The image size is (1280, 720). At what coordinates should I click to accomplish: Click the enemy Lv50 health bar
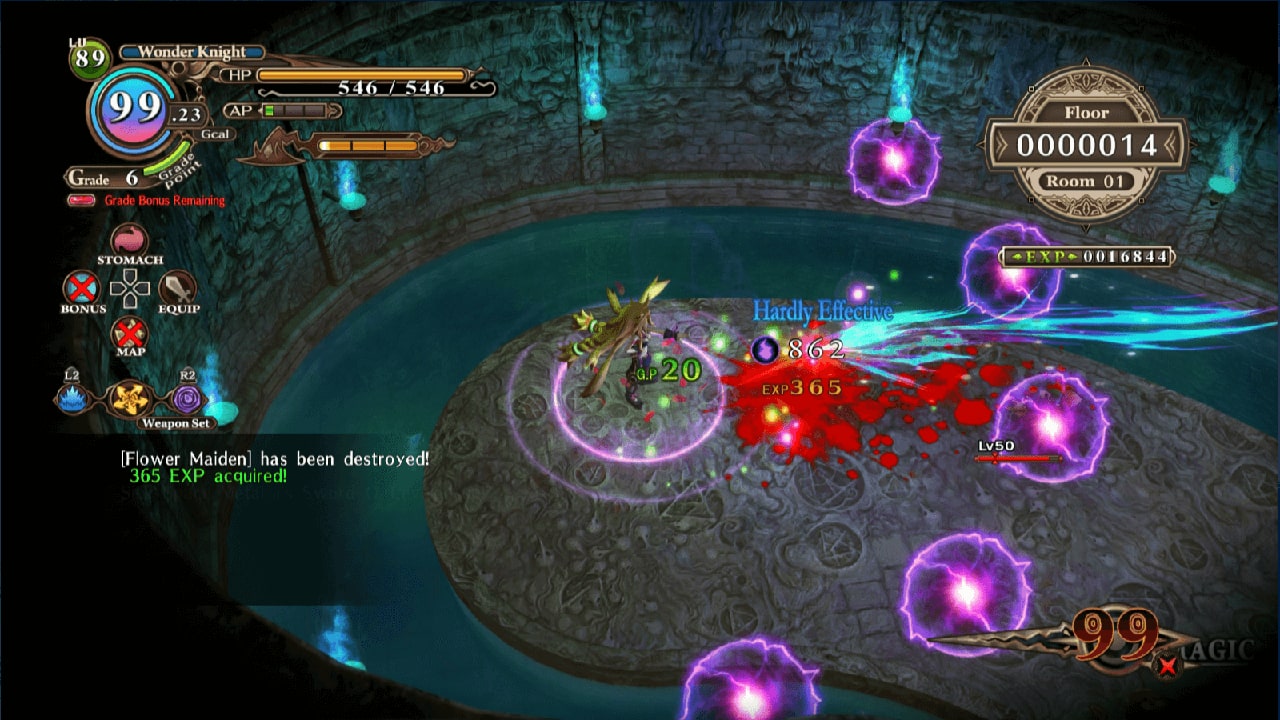pyautogui.click(x=1016, y=458)
